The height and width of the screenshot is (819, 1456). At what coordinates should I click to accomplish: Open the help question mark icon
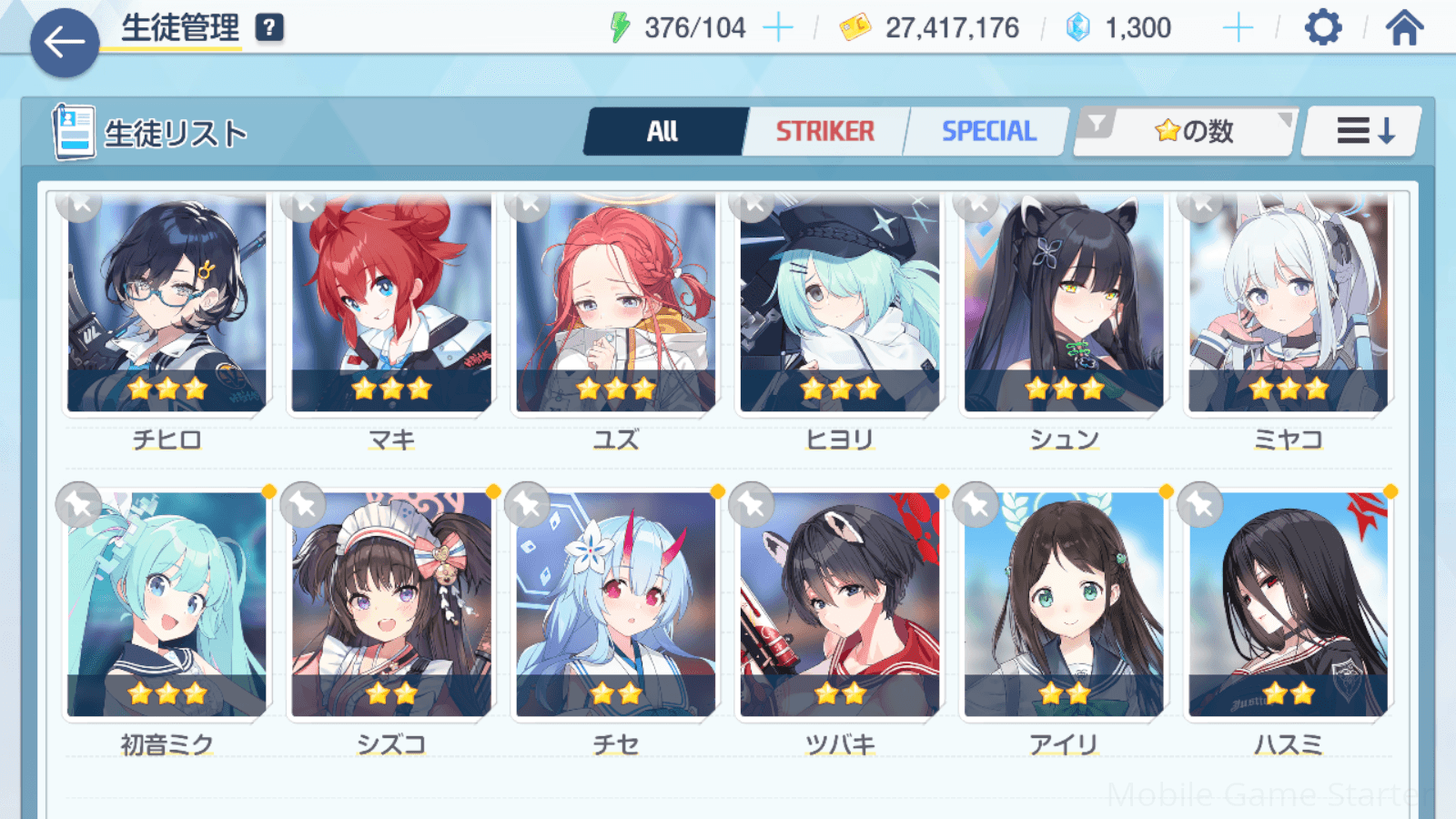[x=269, y=28]
